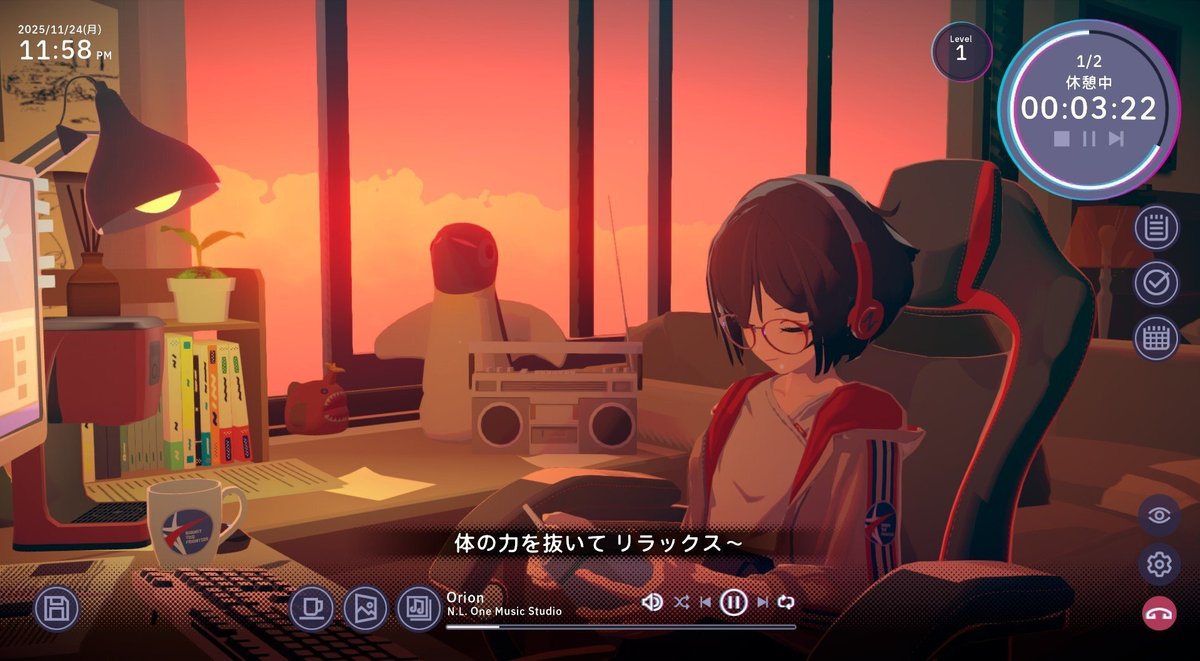
Task: Toggle shuffle for the music player
Action: (x=681, y=602)
